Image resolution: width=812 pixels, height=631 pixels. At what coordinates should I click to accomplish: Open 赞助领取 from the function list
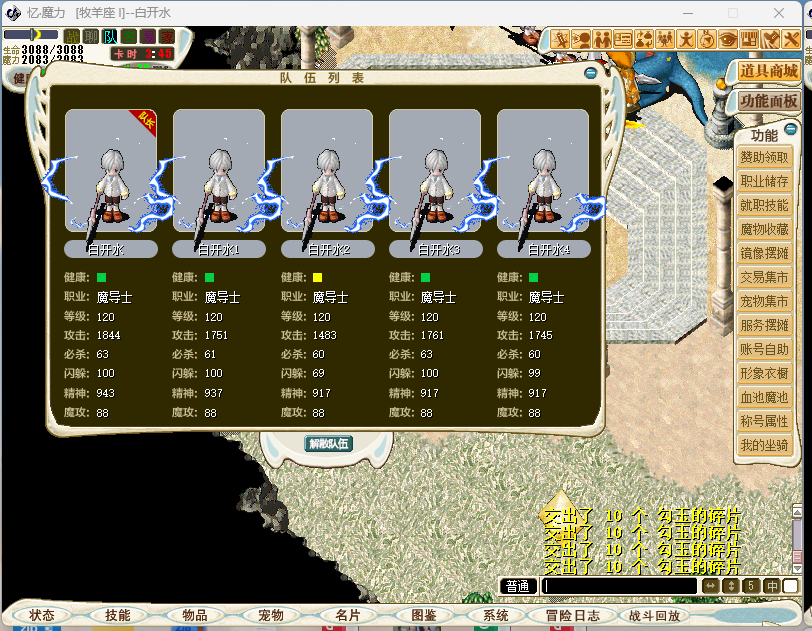(764, 158)
